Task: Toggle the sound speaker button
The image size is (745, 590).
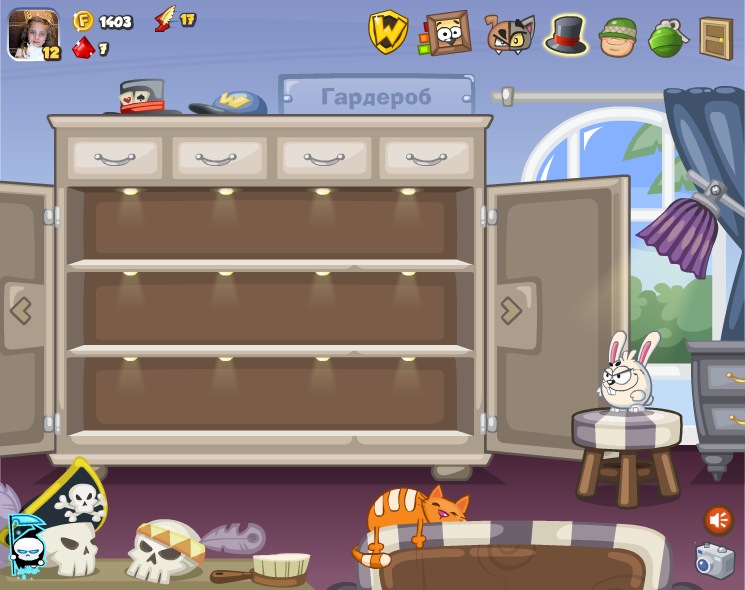Action: tap(718, 520)
